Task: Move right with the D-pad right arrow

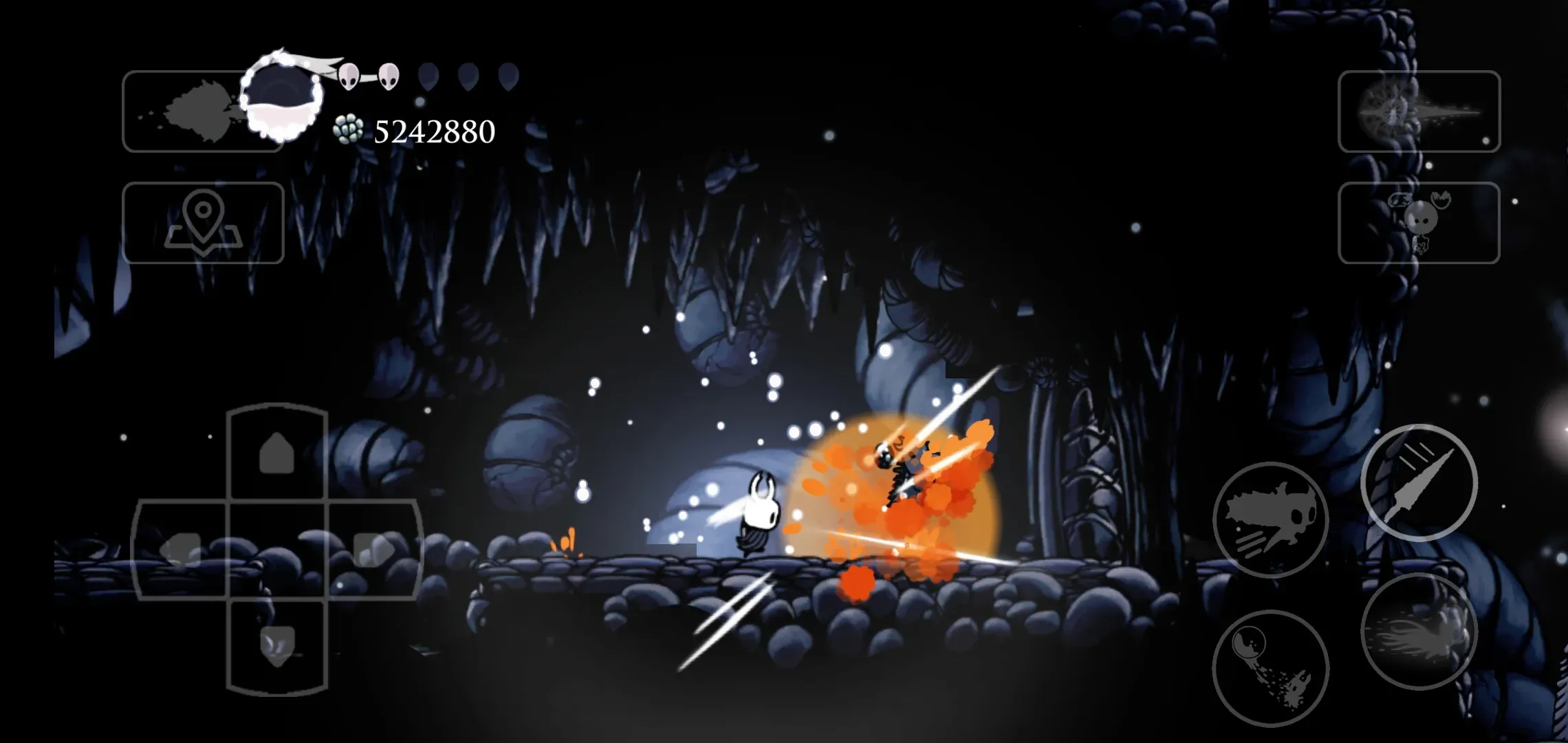Action: pyautogui.click(x=373, y=550)
